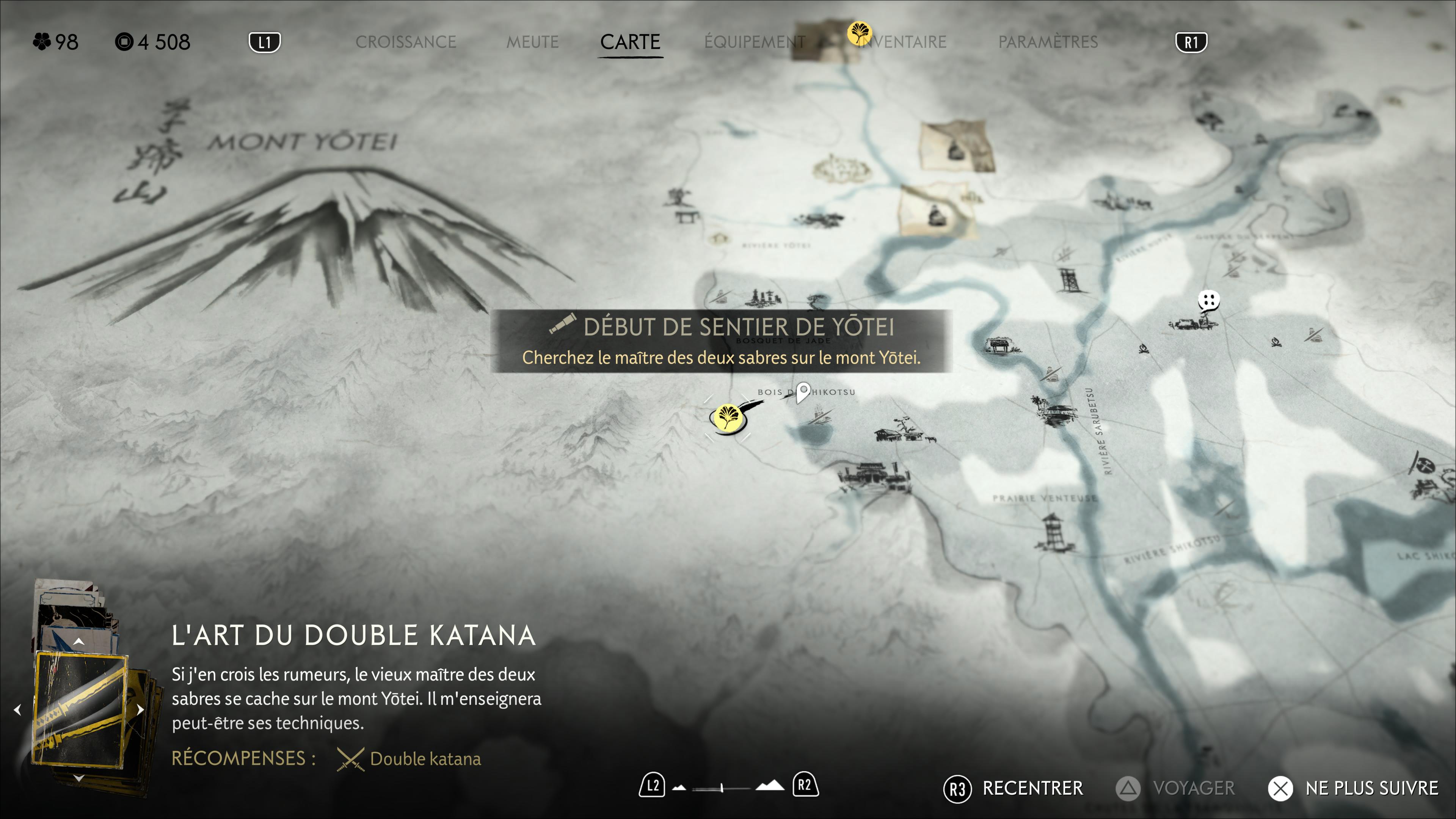Screen dimensions: 1456x819
Task: Switch to the Croissance tab
Action: click(405, 42)
